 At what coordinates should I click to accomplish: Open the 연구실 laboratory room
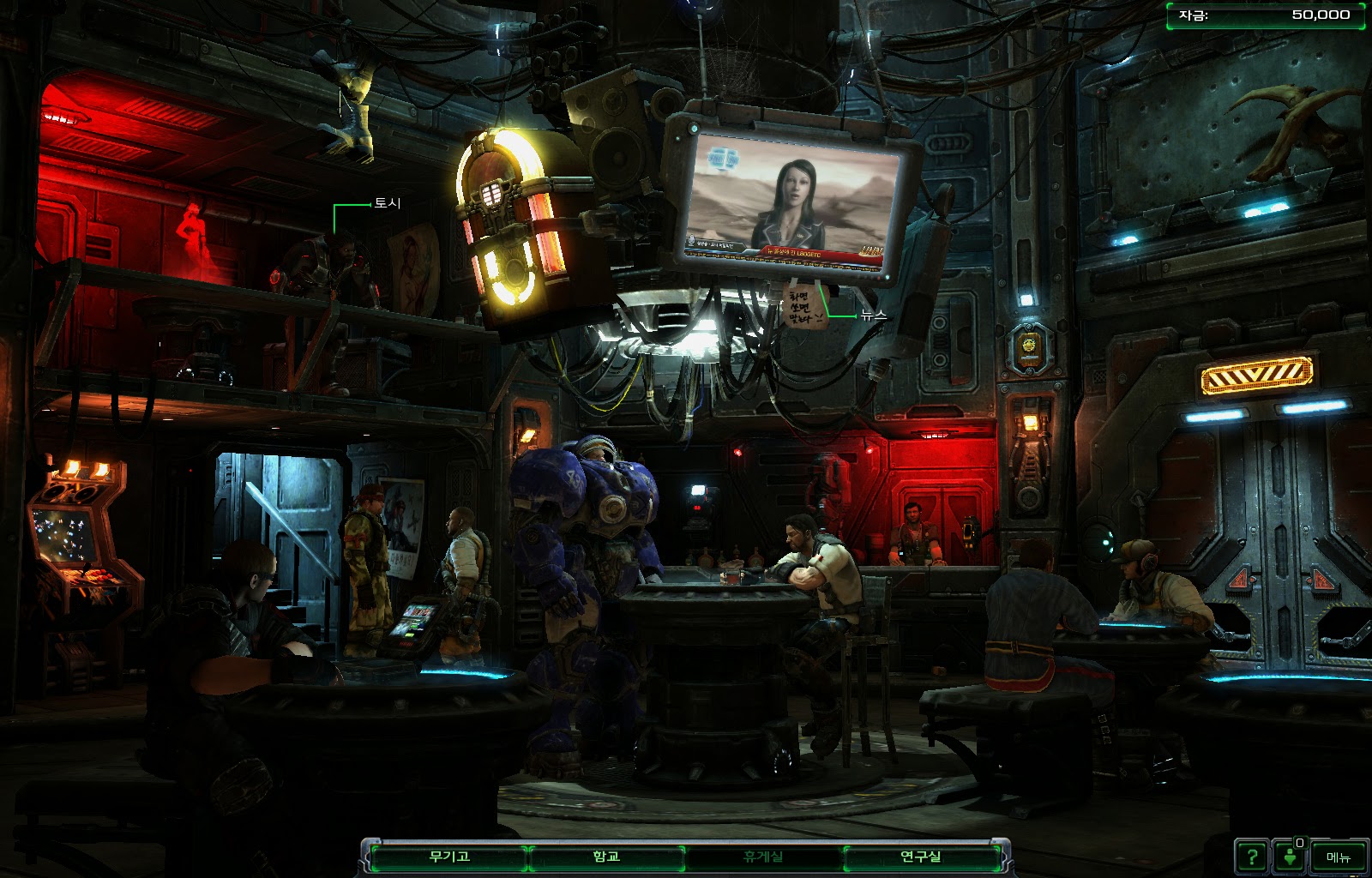coord(921,857)
